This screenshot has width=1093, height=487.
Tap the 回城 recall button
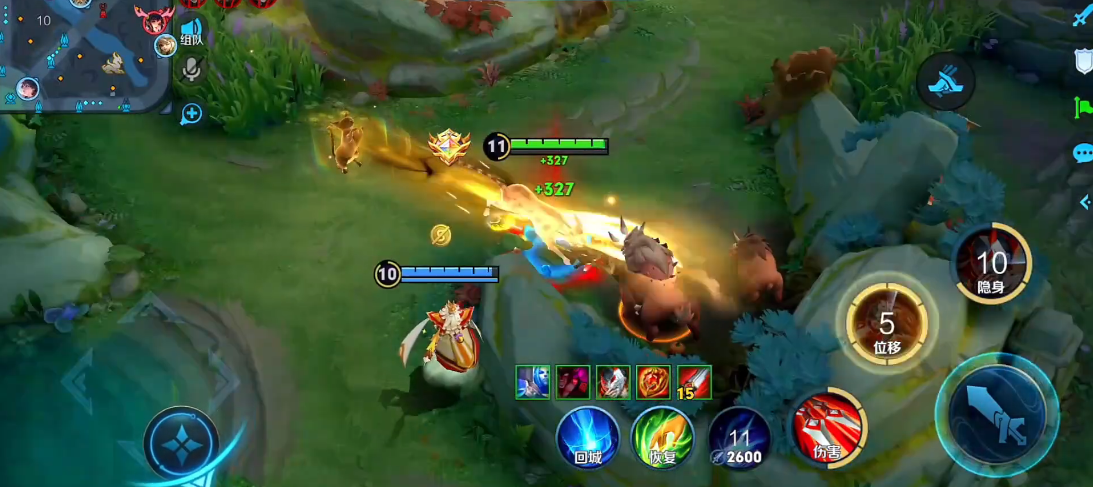pyautogui.click(x=588, y=437)
